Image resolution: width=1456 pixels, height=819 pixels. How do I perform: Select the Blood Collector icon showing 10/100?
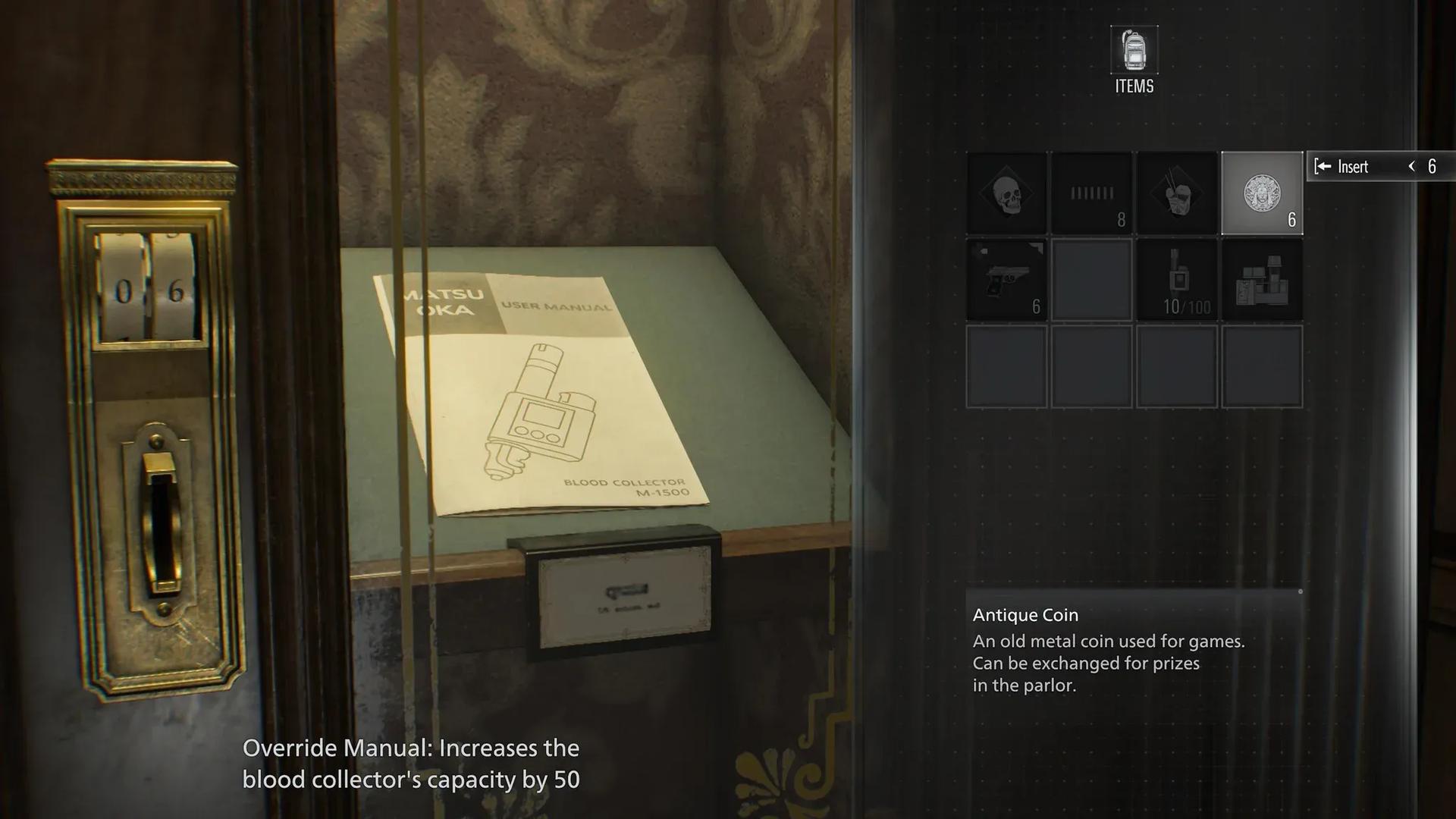click(1177, 278)
